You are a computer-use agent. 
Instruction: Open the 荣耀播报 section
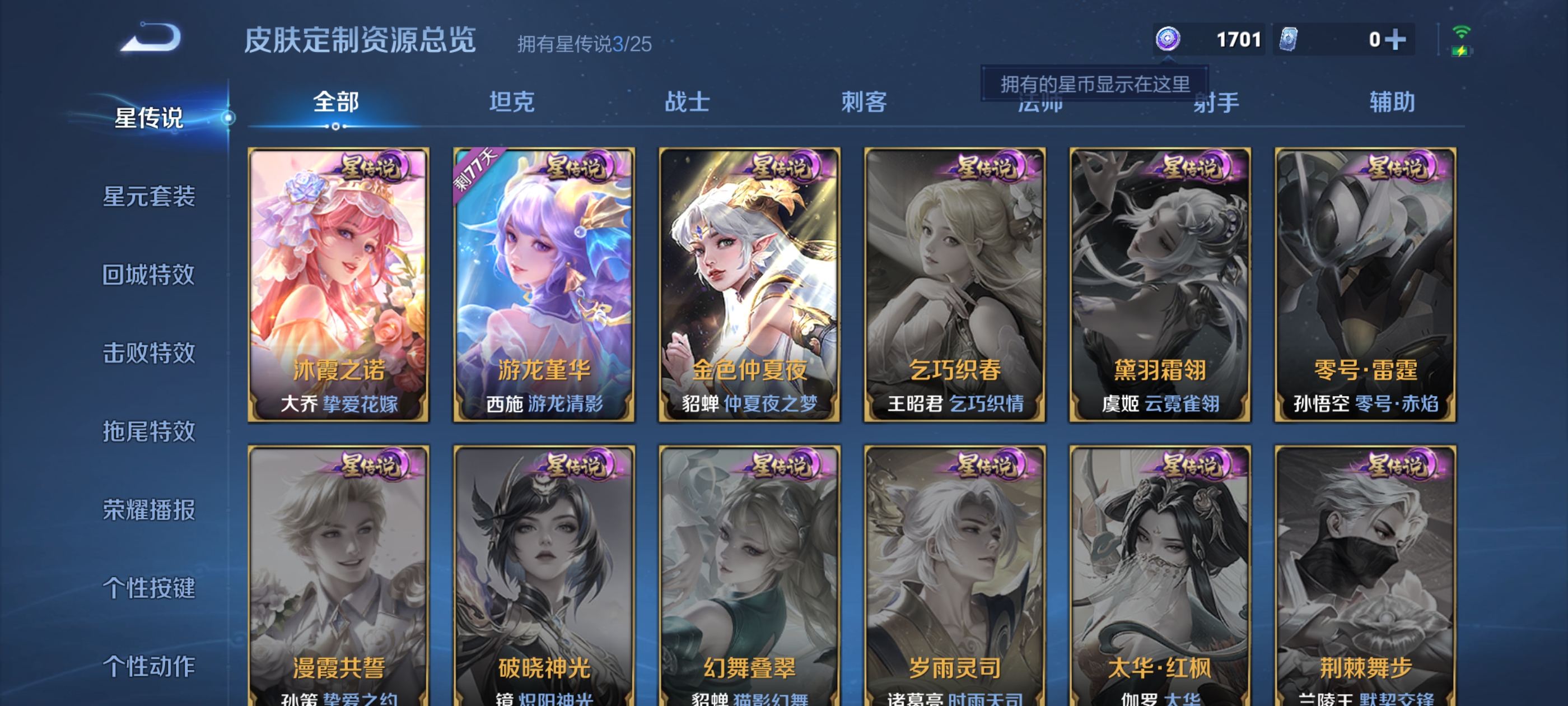[x=148, y=512]
